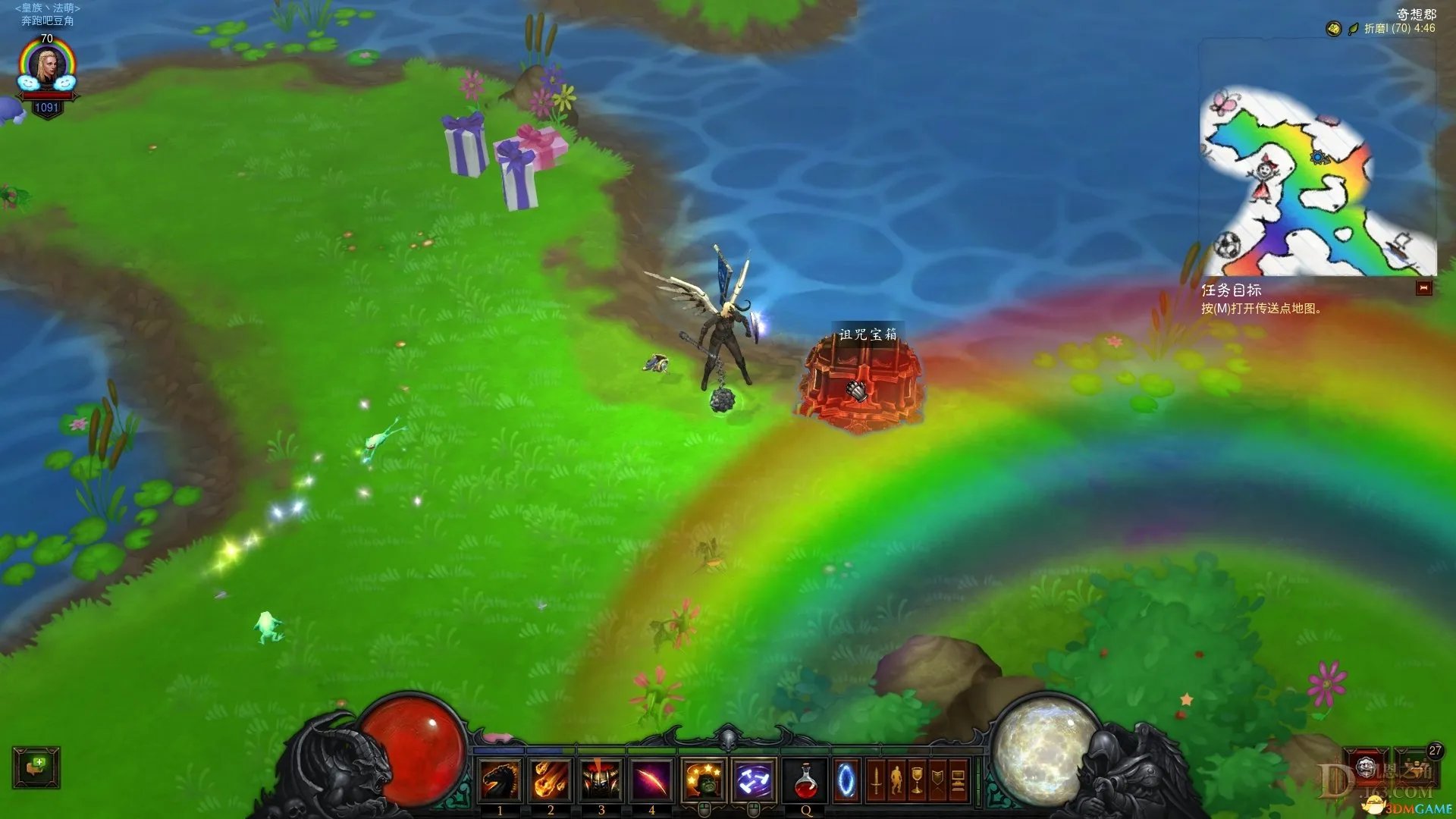The height and width of the screenshot is (819, 1456).
Task: Select the stunned green face skill
Action: click(703, 780)
